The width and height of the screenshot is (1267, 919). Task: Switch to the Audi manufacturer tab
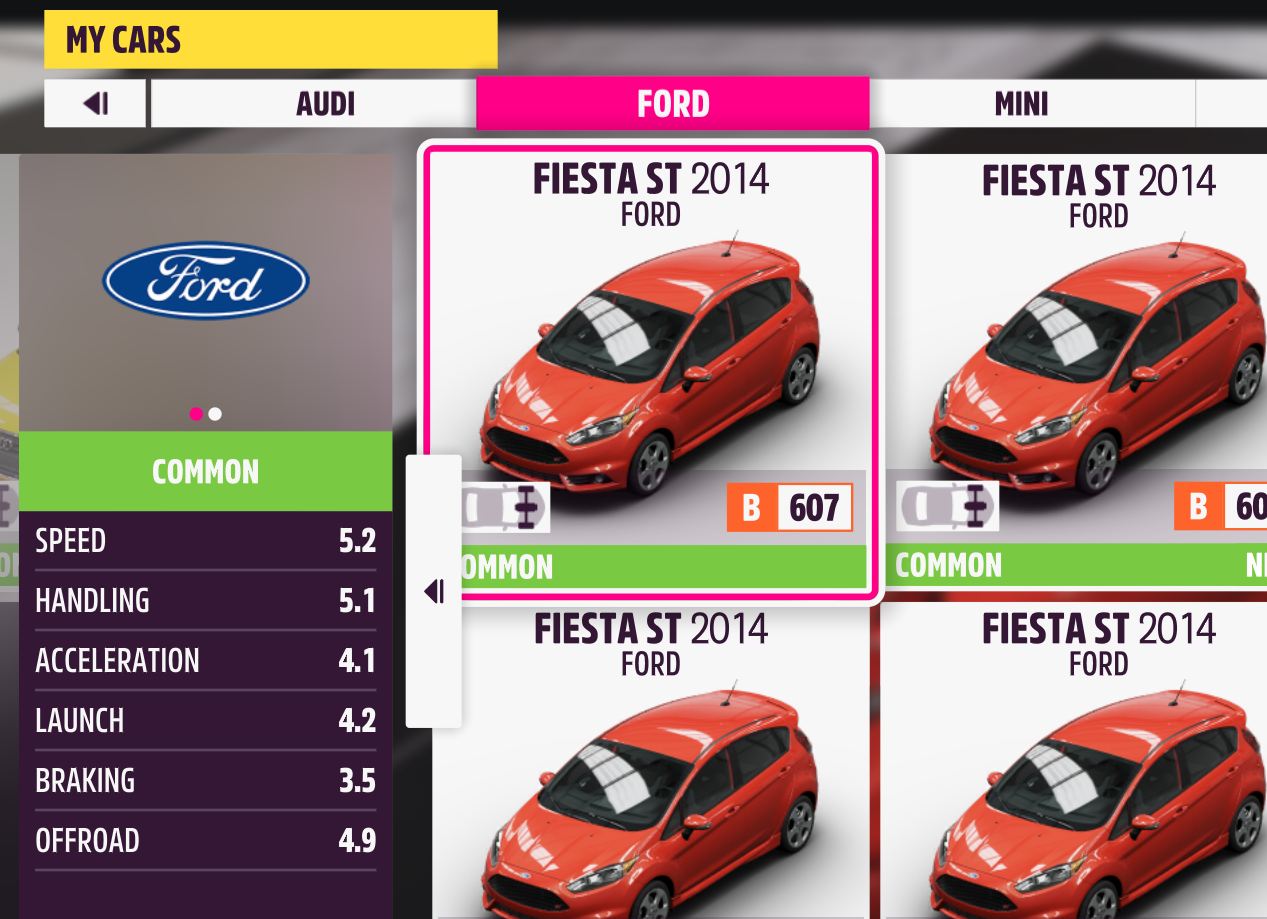pos(325,104)
